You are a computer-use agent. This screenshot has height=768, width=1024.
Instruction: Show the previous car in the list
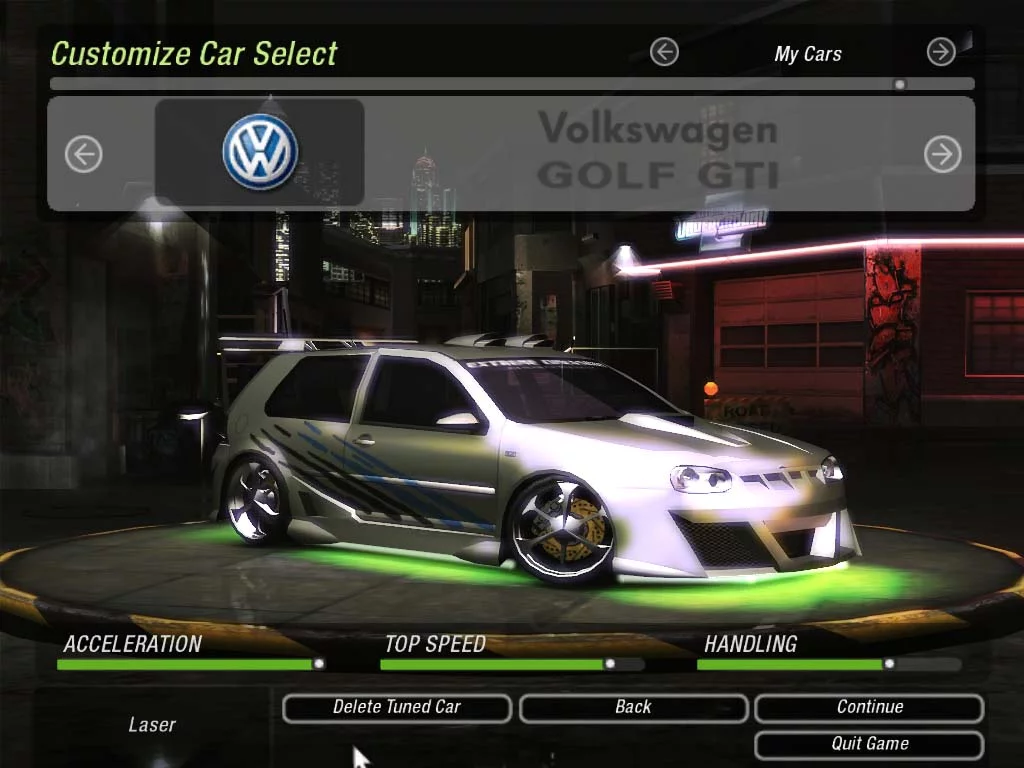pos(84,154)
